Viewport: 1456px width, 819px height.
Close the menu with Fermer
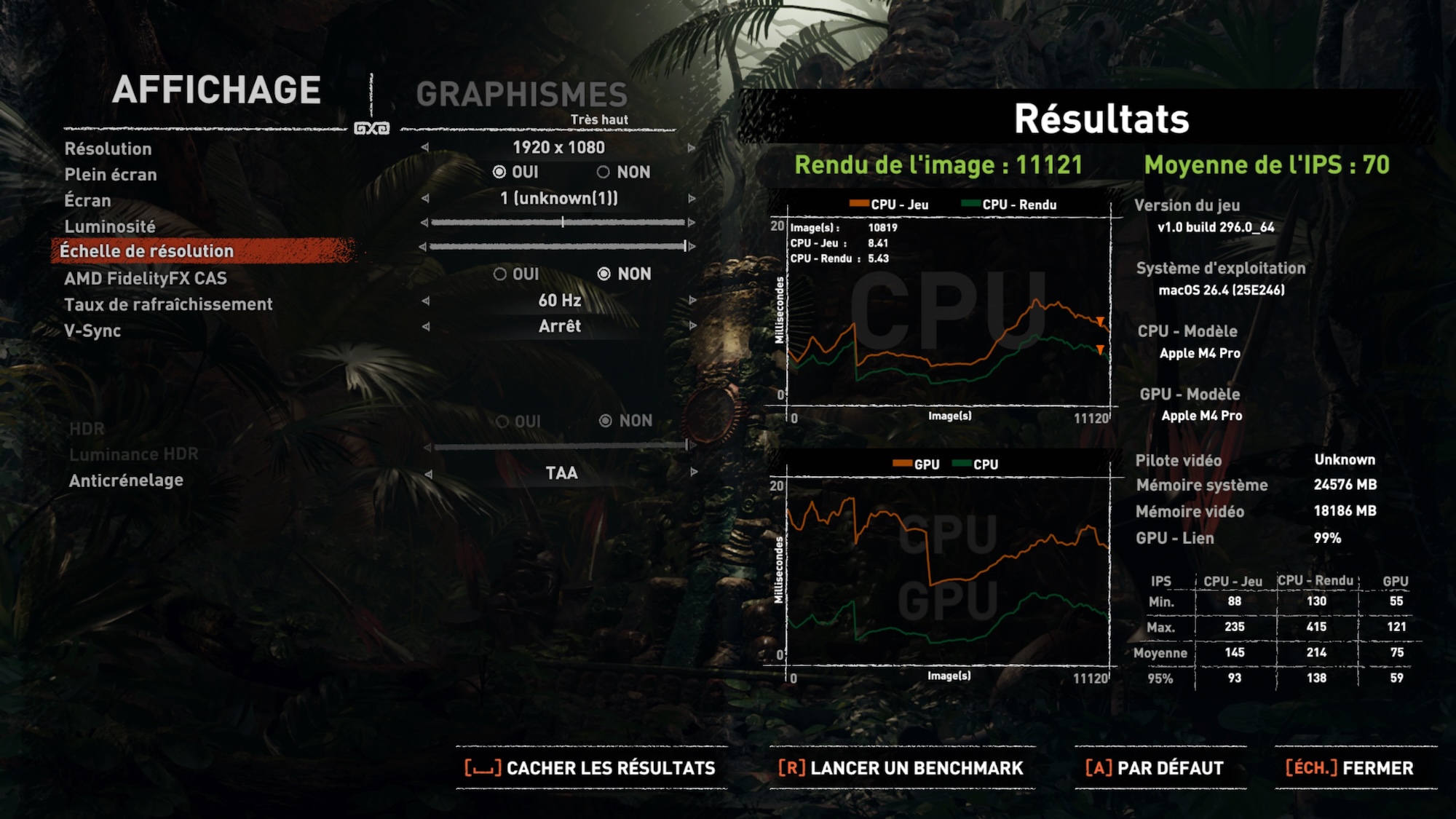[x=1350, y=768]
